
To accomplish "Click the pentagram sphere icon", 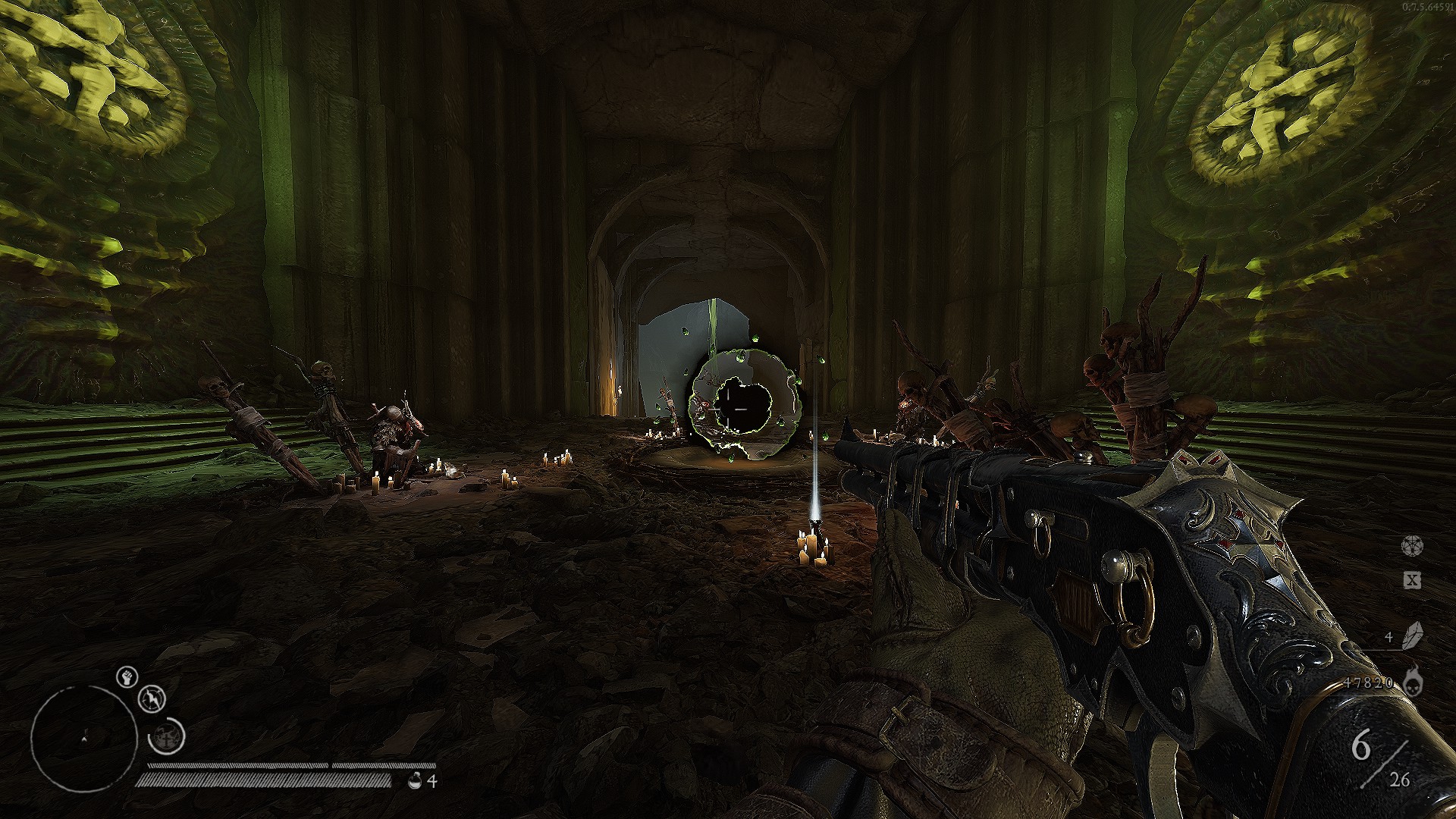I will tap(1411, 546).
